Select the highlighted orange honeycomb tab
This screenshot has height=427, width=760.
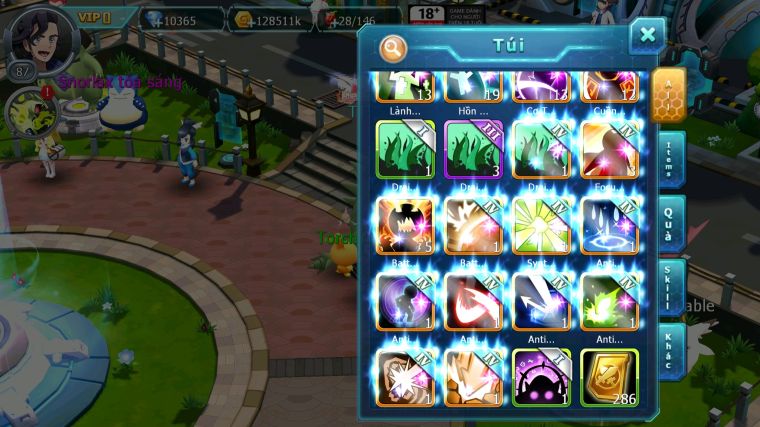669,94
